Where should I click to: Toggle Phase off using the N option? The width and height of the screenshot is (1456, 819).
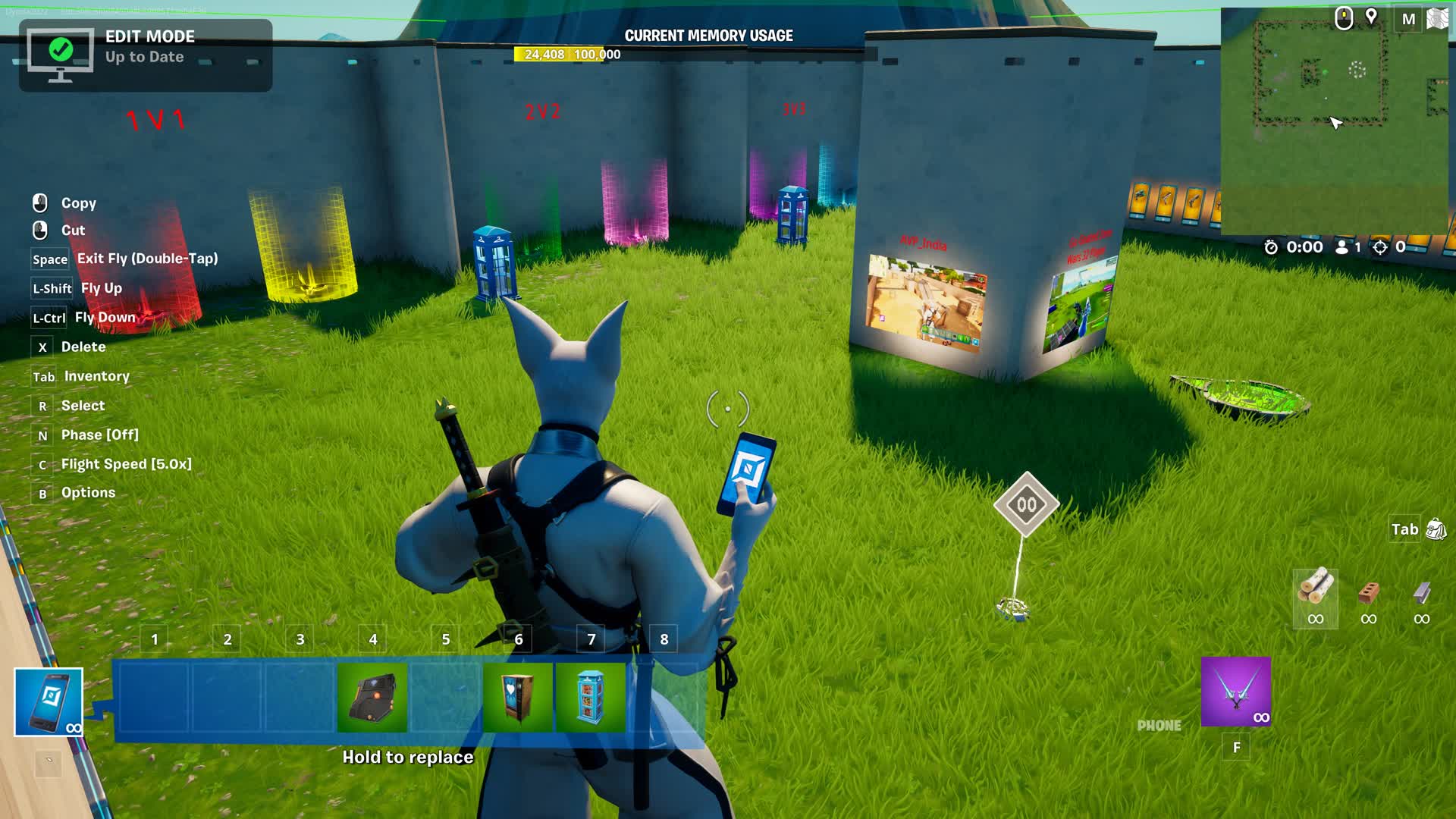[100, 435]
